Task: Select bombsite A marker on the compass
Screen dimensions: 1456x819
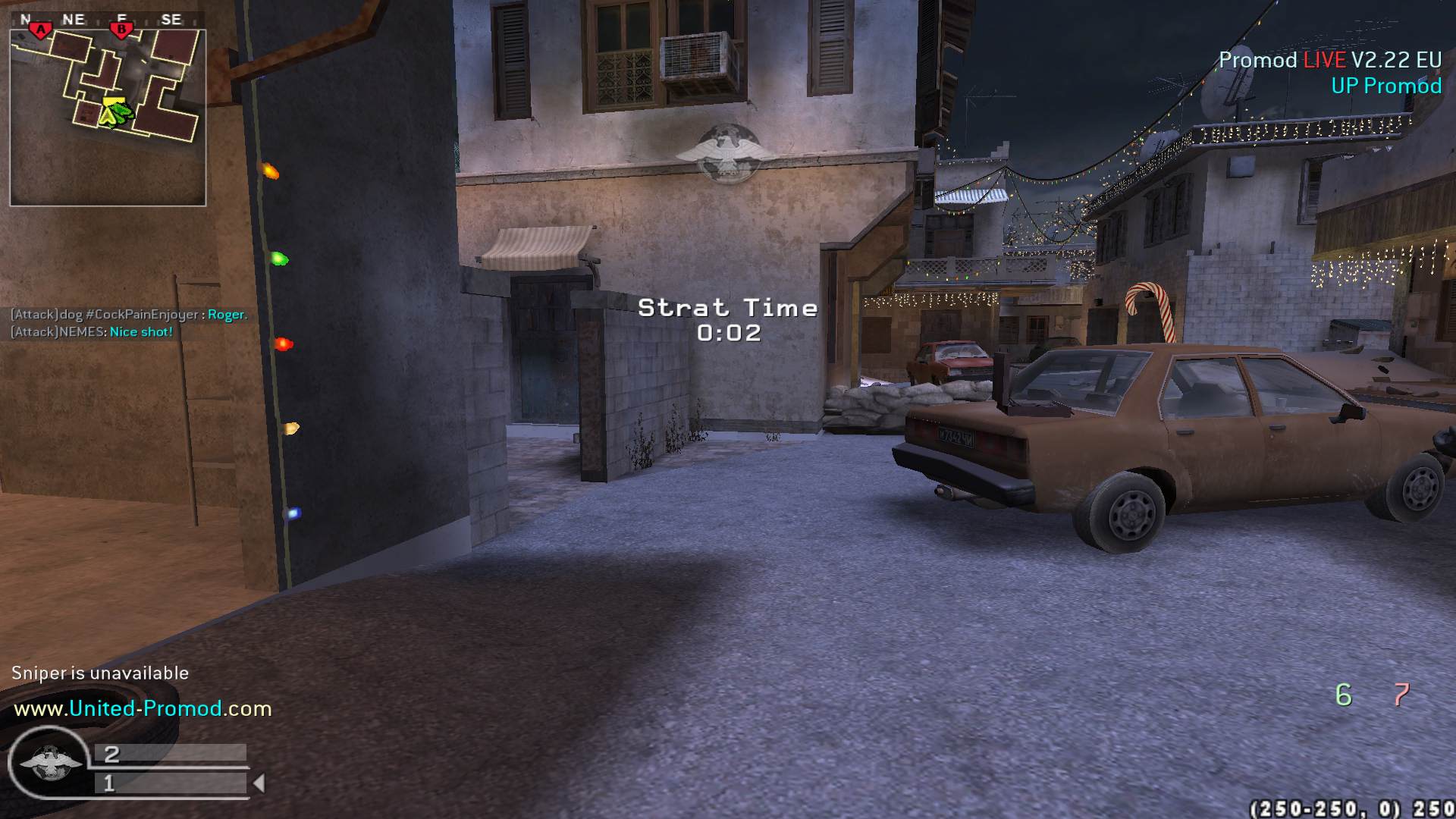Action: 40,30
